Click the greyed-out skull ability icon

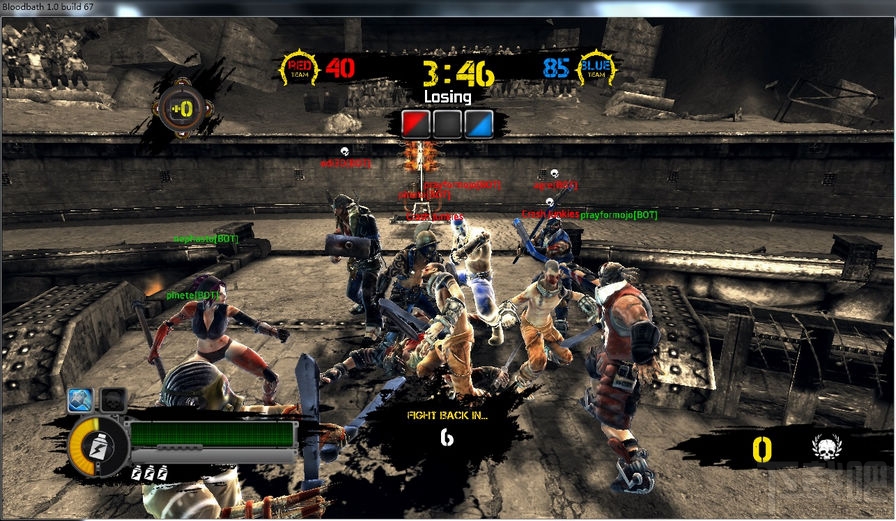click(113, 399)
